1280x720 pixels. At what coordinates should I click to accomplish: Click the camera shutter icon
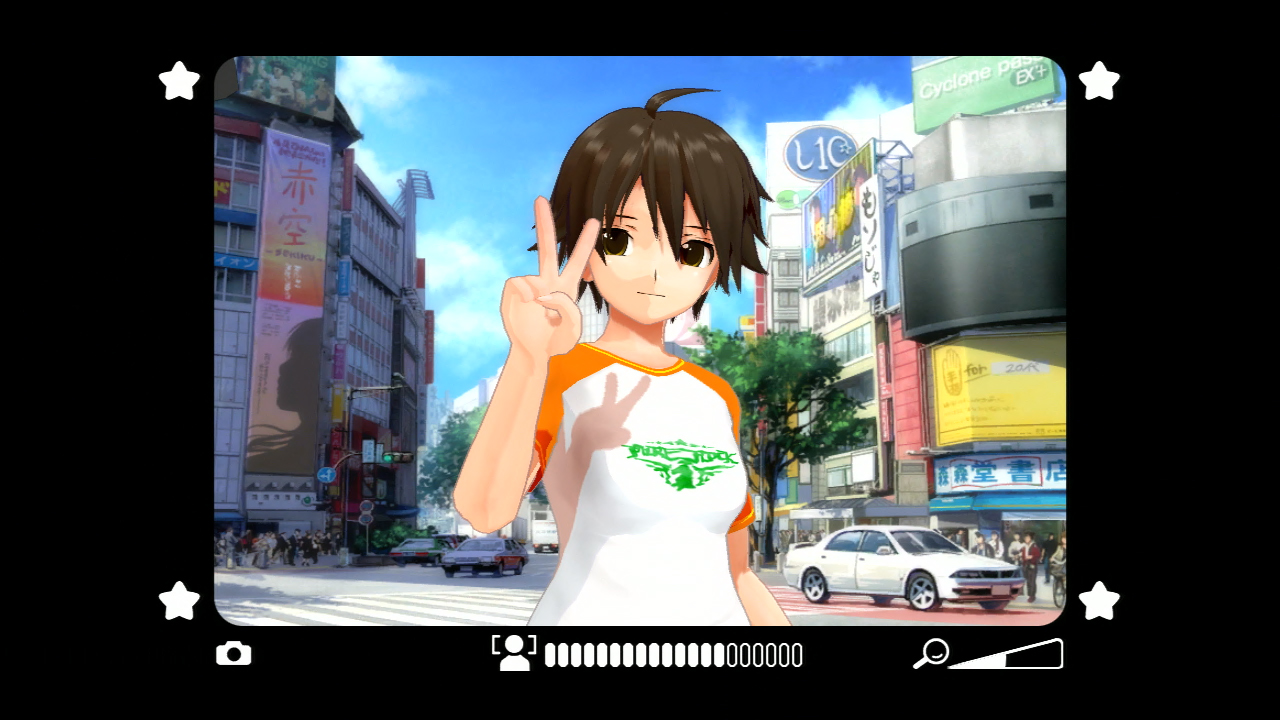pos(234,654)
